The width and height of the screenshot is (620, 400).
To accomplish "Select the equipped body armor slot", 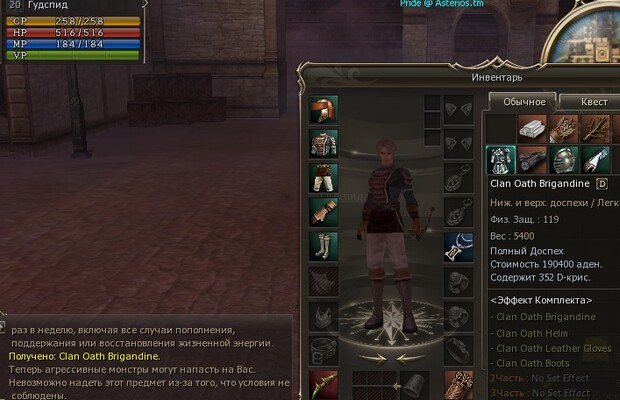I will click(323, 143).
